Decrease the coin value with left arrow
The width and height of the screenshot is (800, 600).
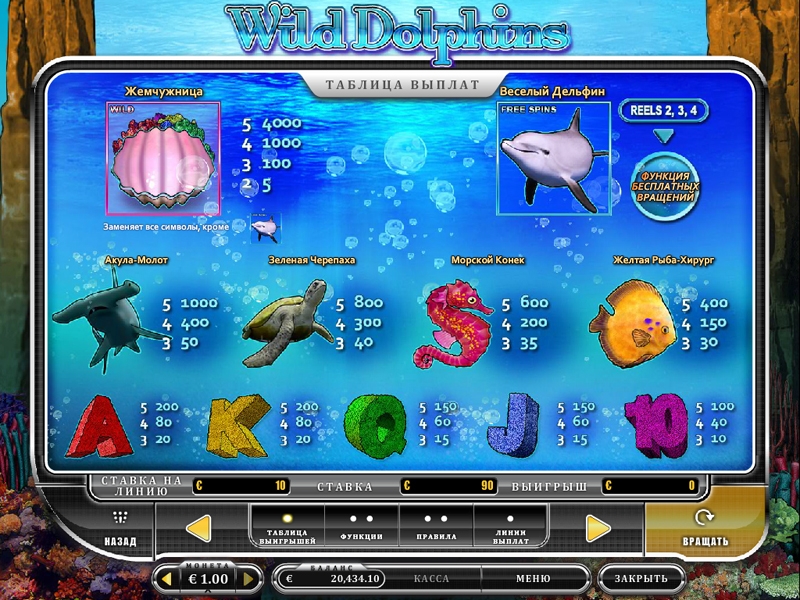point(168,578)
